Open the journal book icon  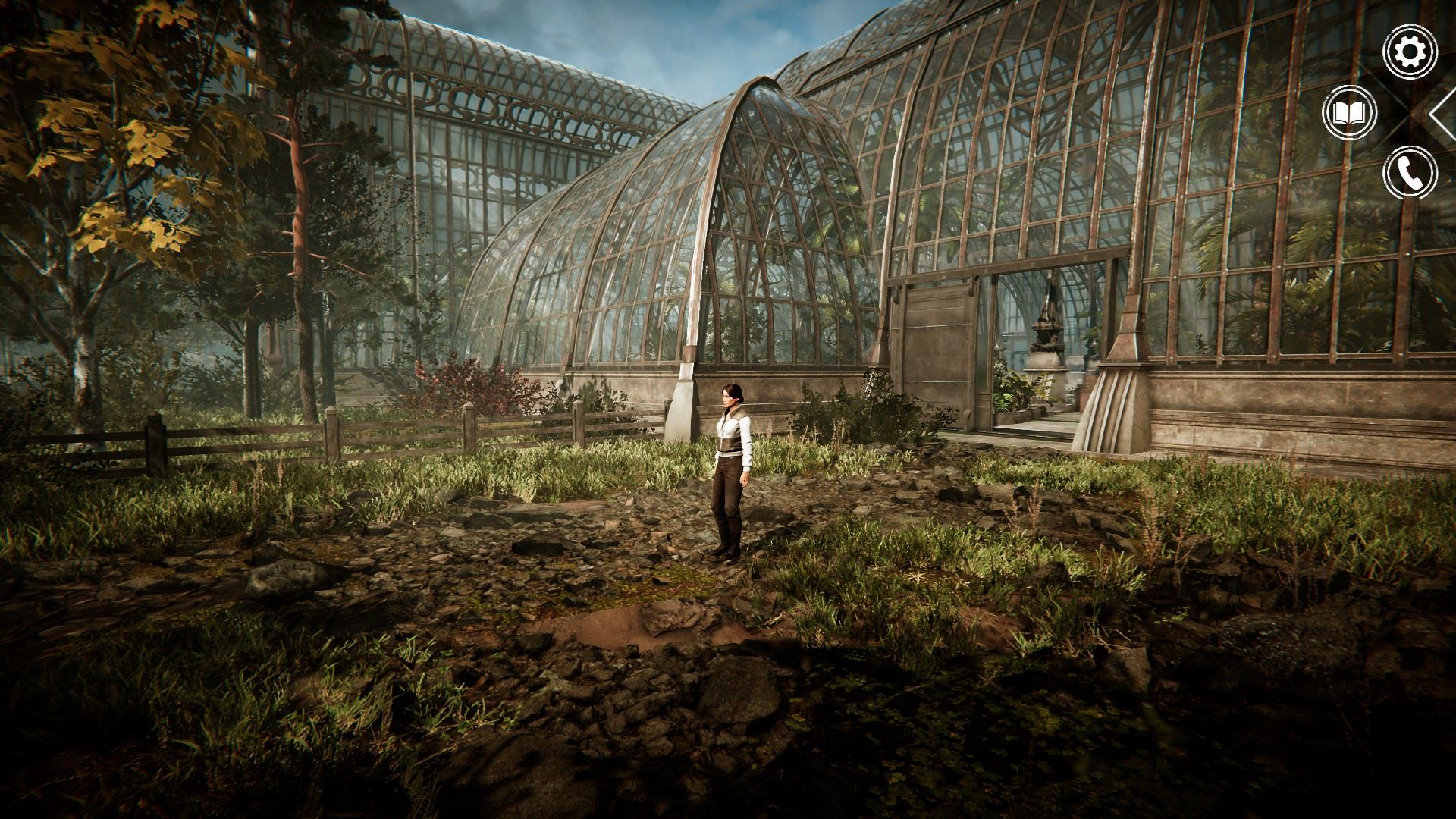click(x=1349, y=113)
